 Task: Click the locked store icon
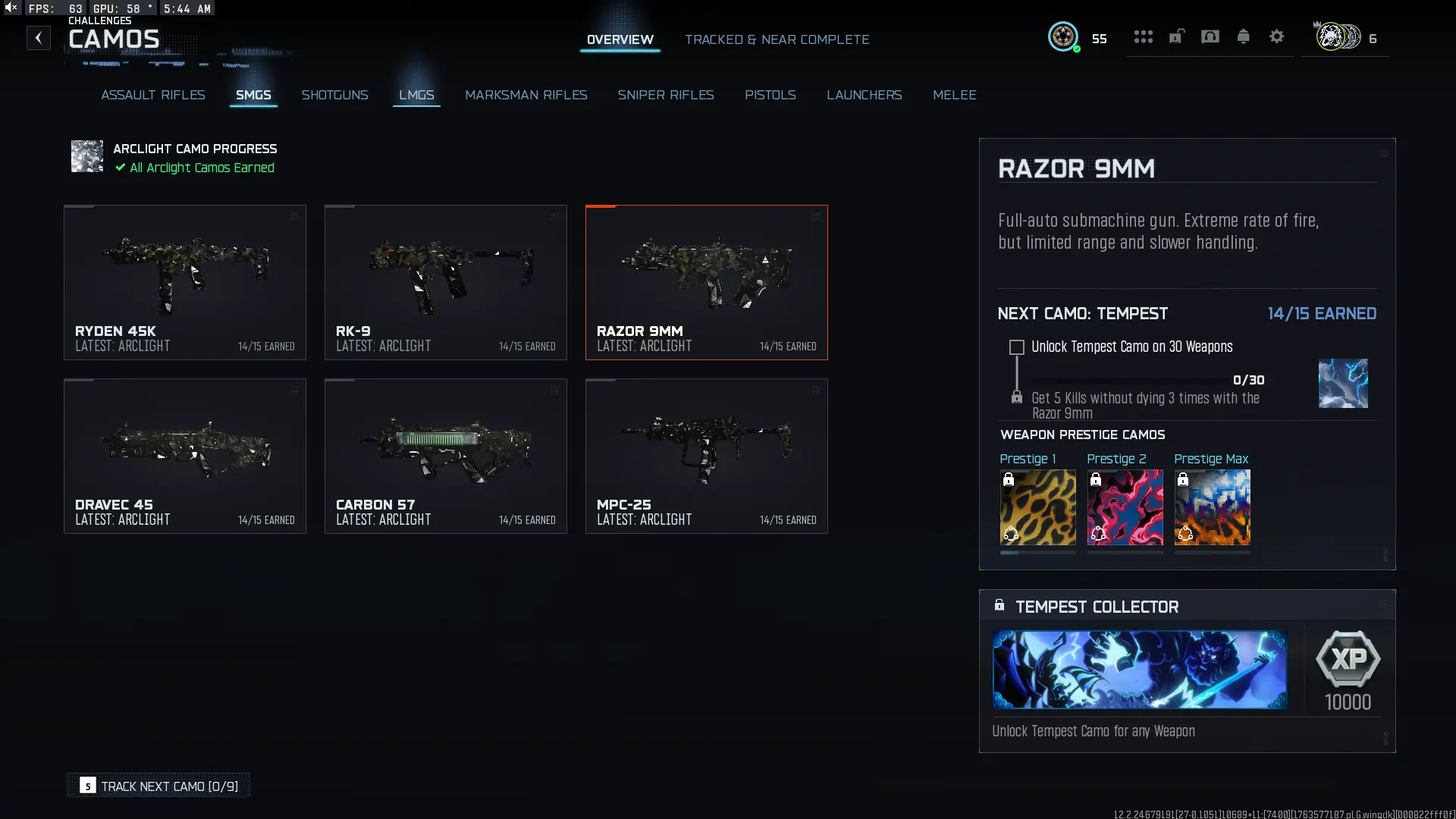[1176, 36]
